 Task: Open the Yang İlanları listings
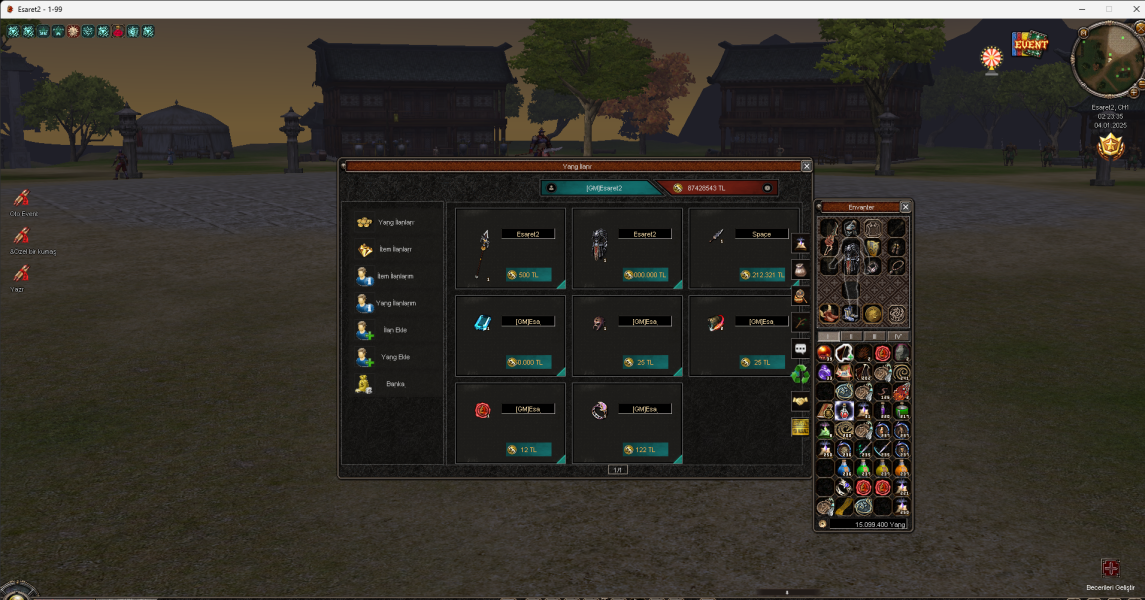pos(388,222)
